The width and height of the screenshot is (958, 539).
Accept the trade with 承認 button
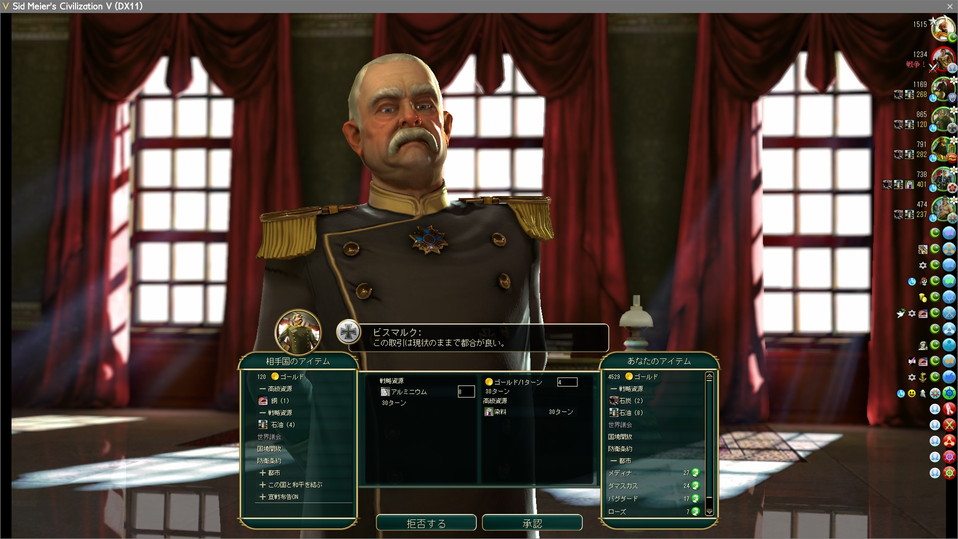[x=532, y=523]
